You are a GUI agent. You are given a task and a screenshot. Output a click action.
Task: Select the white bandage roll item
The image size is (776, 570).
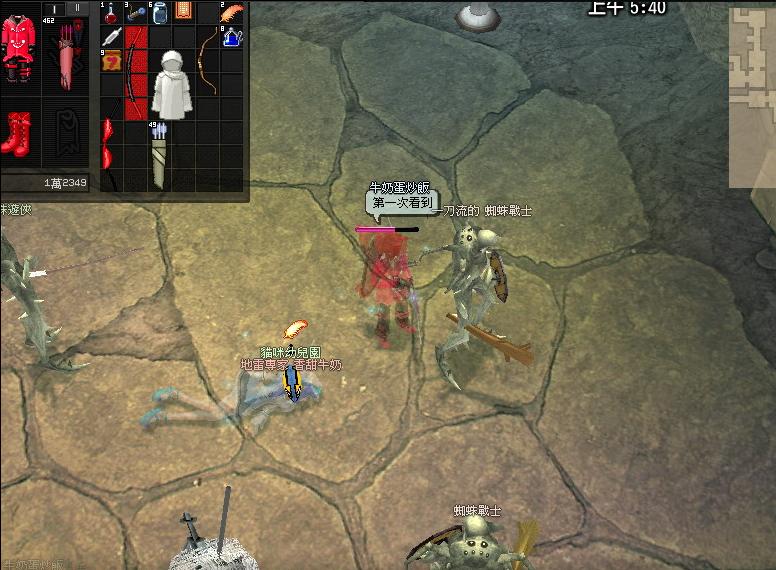tap(110, 37)
